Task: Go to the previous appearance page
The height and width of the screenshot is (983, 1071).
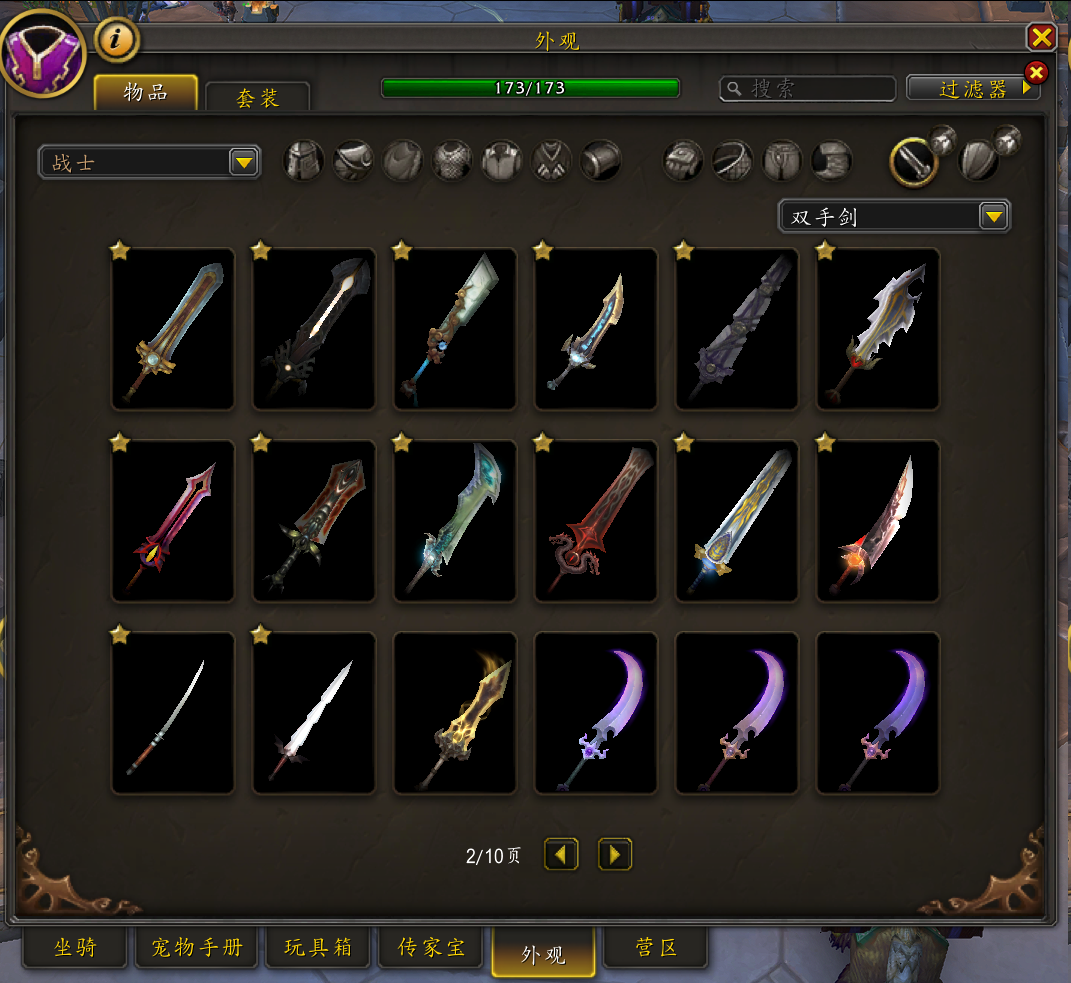Action: click(x=561, y=855)
